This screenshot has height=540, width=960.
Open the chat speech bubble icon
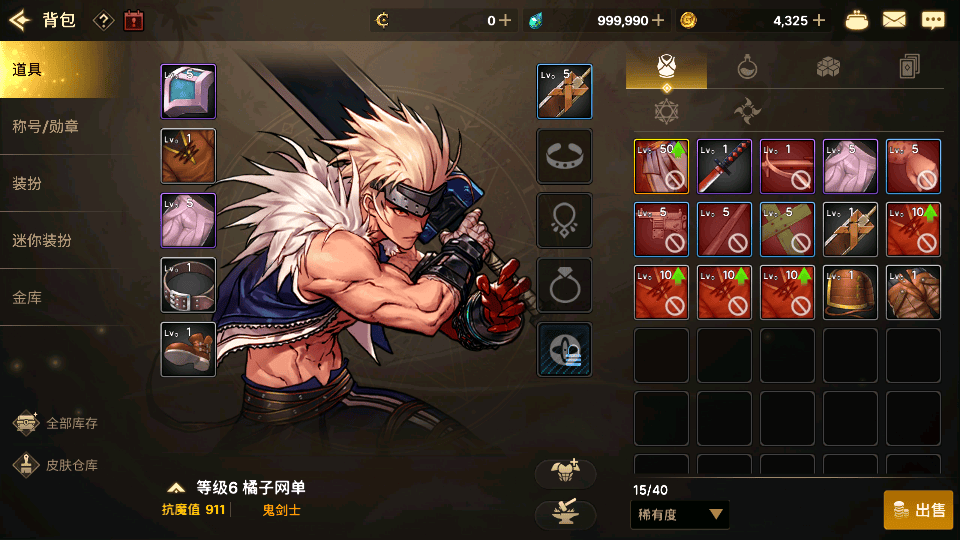tap(932, 20)
